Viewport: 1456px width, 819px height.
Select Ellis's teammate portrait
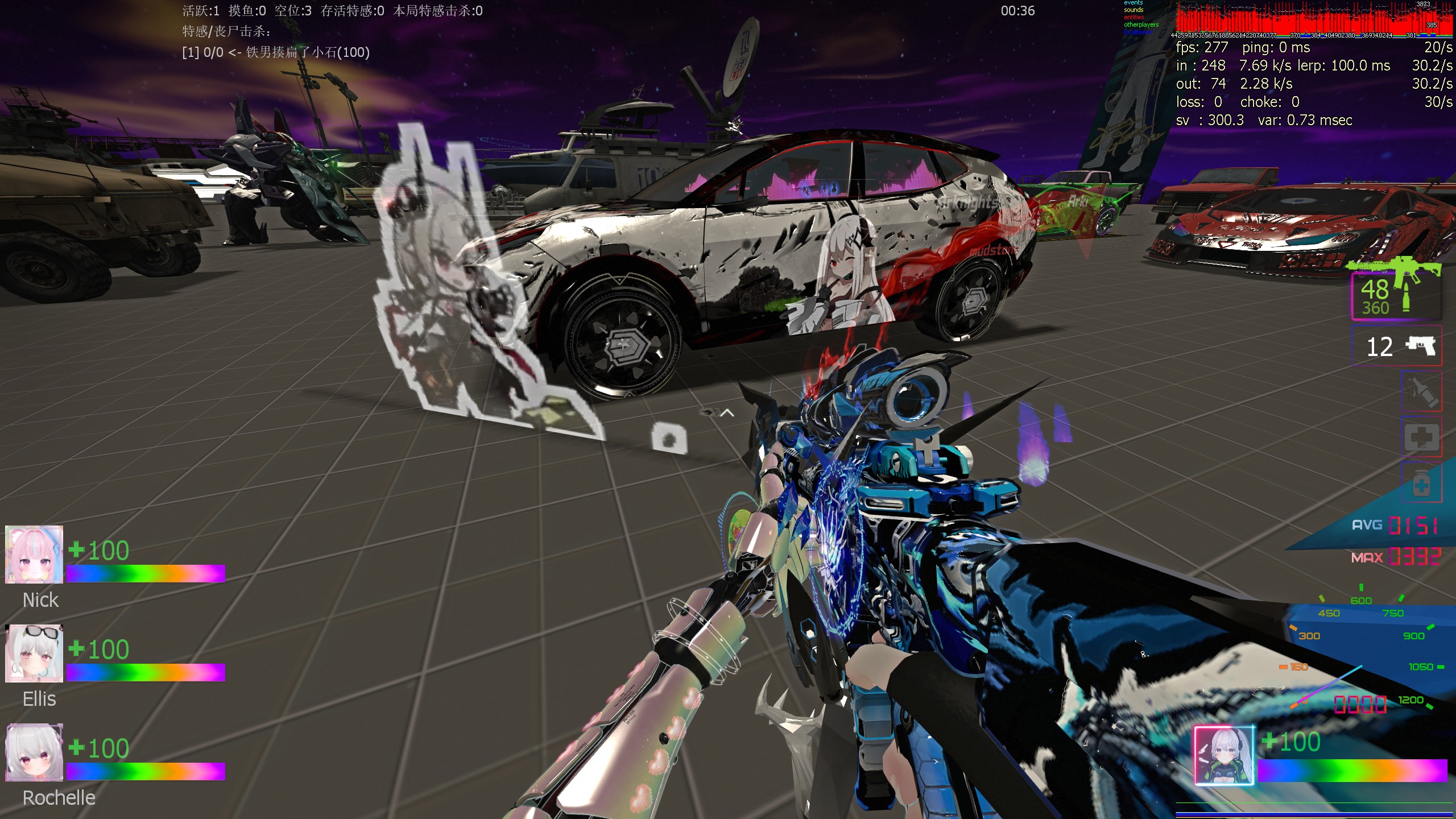(34, 653)
